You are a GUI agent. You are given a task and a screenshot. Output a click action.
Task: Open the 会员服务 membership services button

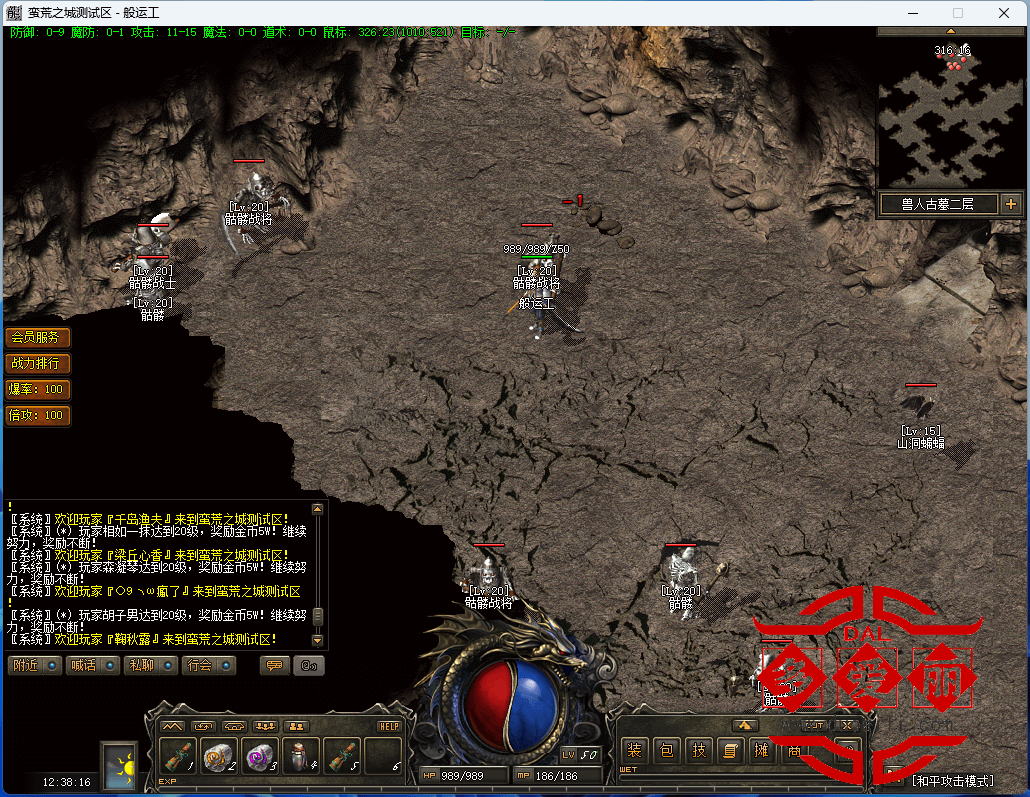pyautogui.click(x=38, y=337)
